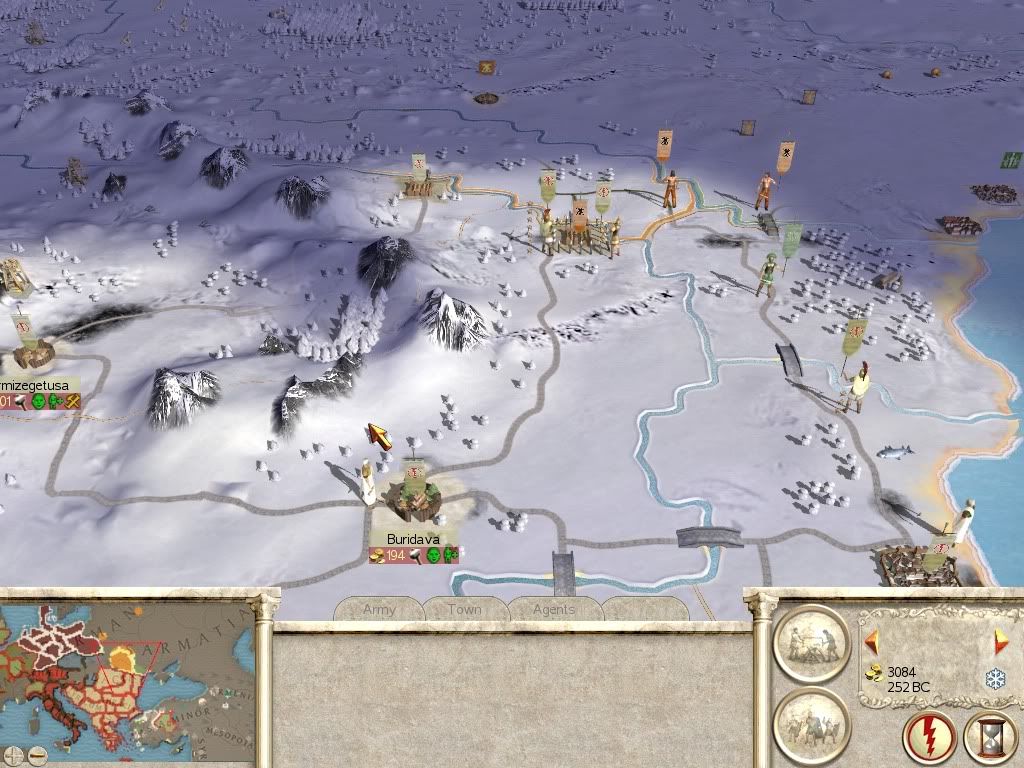Select the Buridava settlement label
The width and height of the screenshot is (1024, 768).
(x=412, y=538)
